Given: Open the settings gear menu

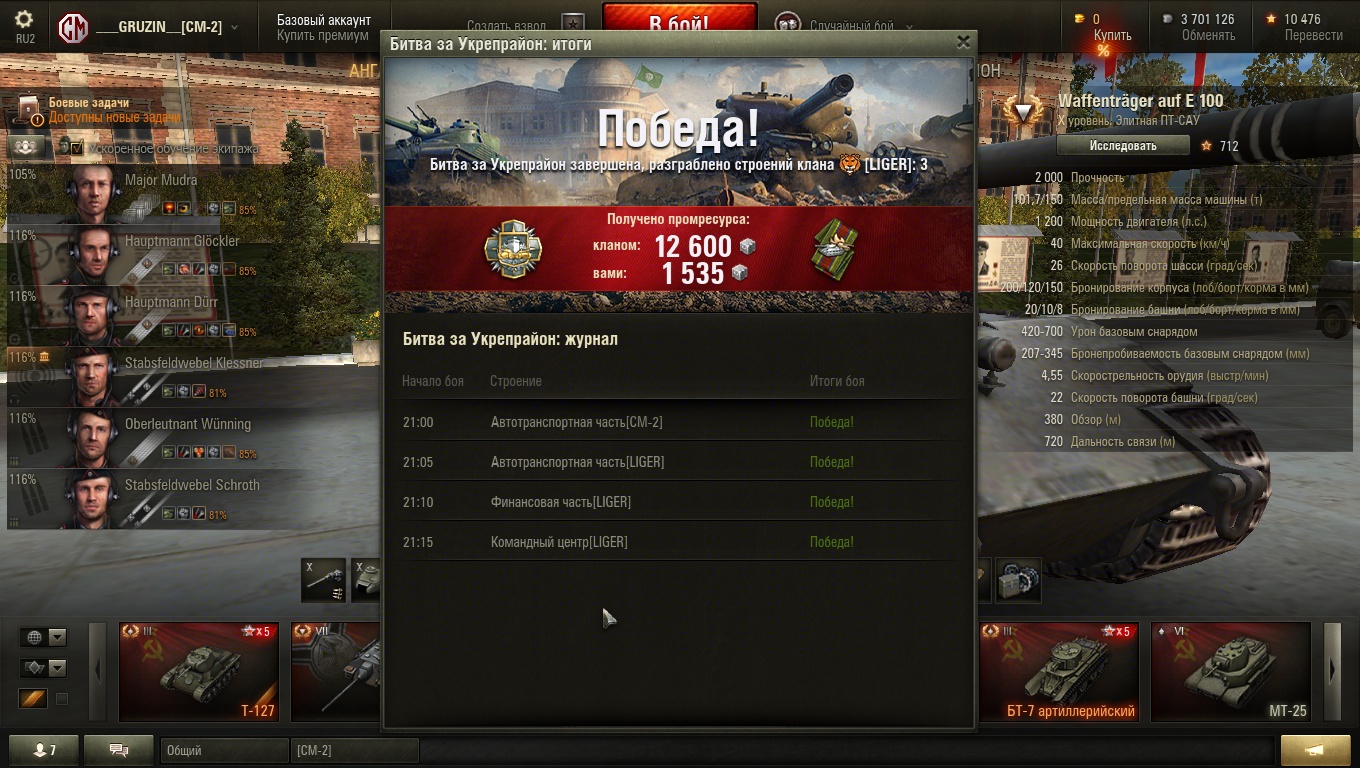Looking at the screenshot, I should coord(24,20).
